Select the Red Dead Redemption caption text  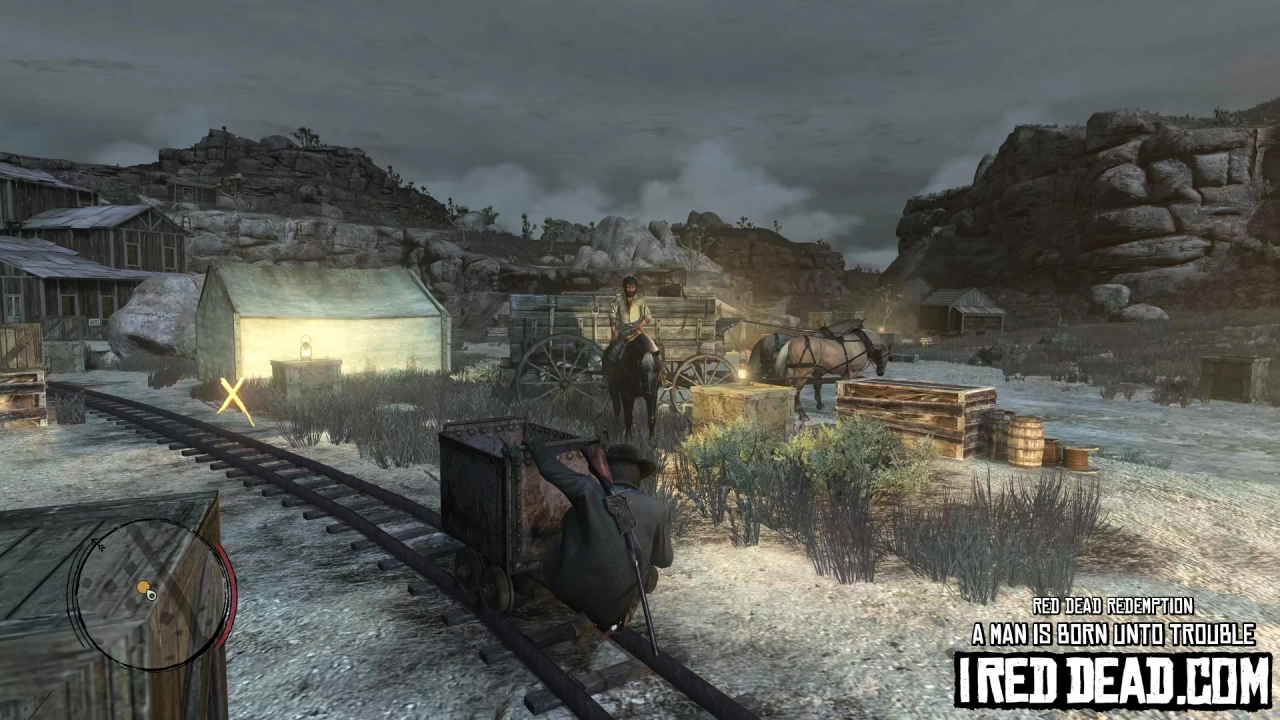(1112, 607)
